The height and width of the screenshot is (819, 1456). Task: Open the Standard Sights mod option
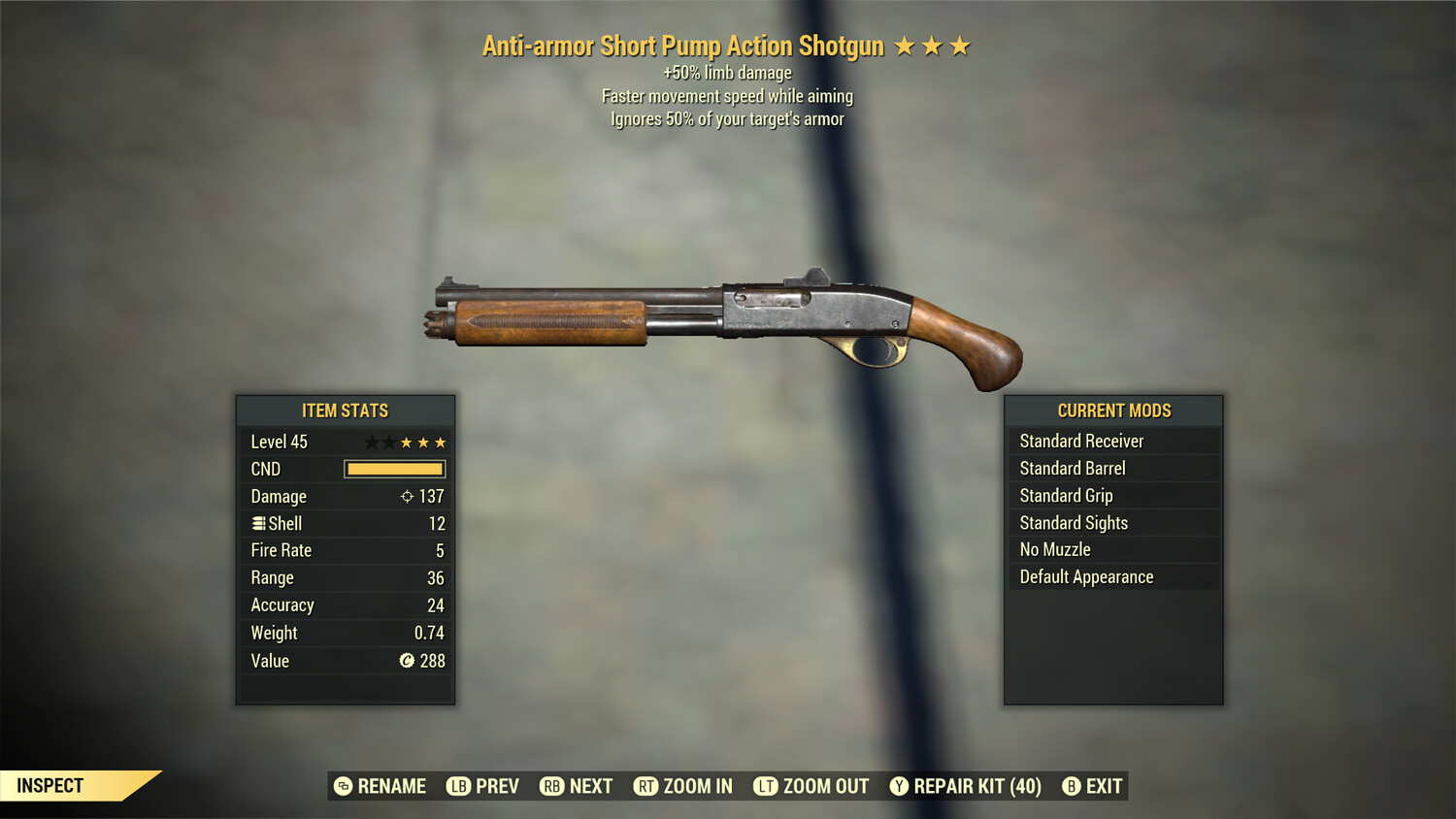1113,522
